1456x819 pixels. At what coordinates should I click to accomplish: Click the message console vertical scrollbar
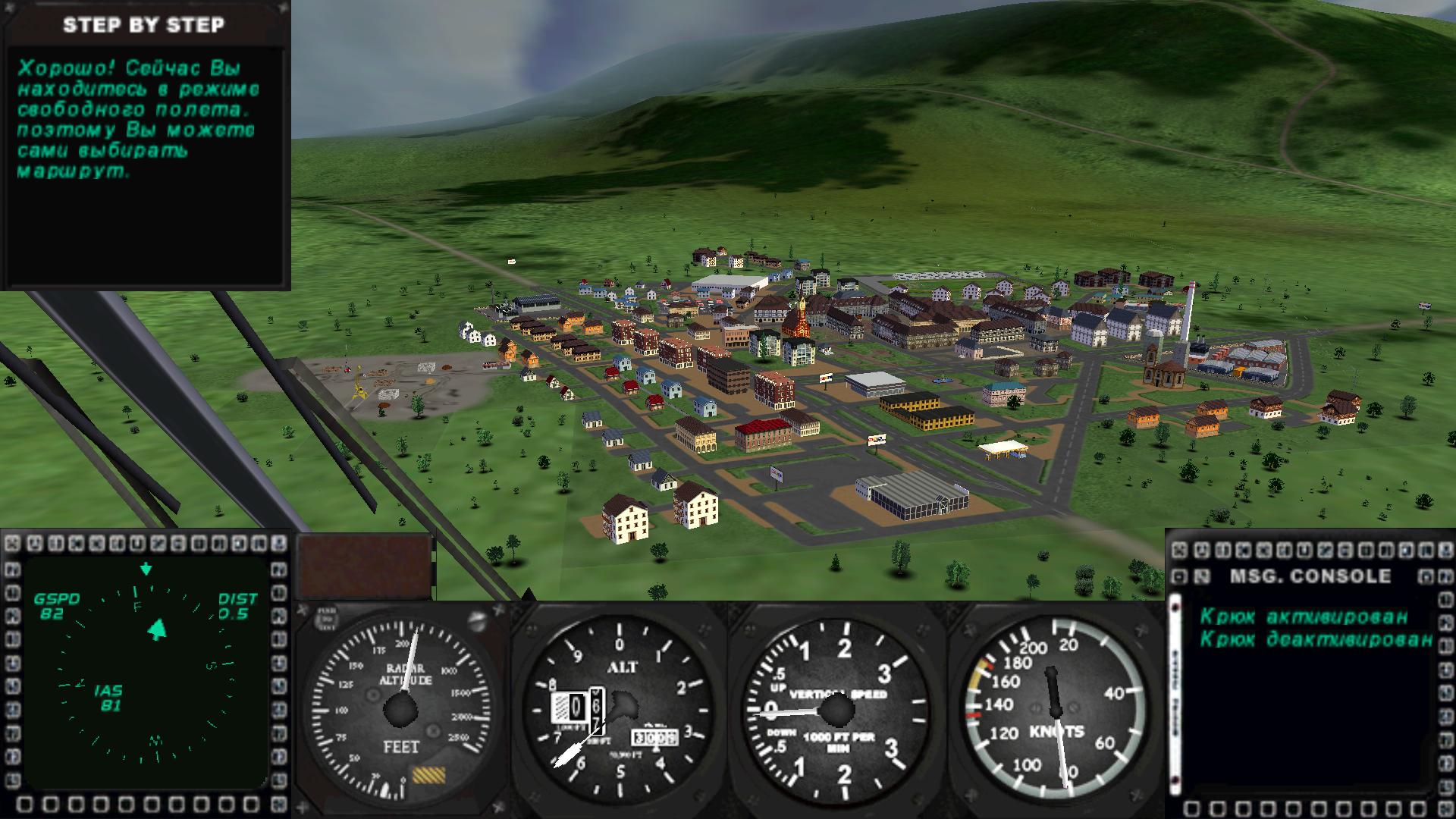[1176, 692]
